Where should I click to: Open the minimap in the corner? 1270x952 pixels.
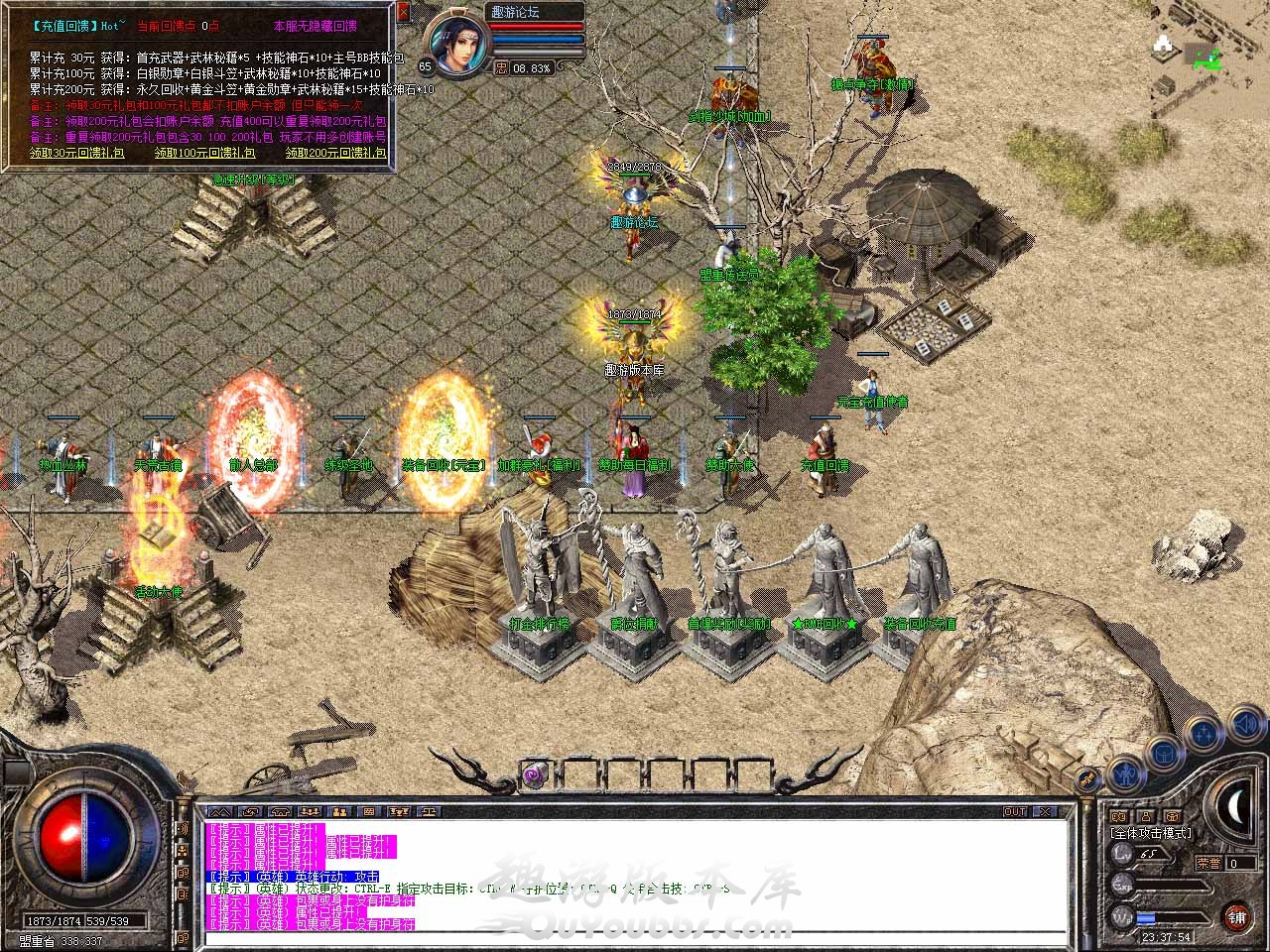pos(1201,50)
